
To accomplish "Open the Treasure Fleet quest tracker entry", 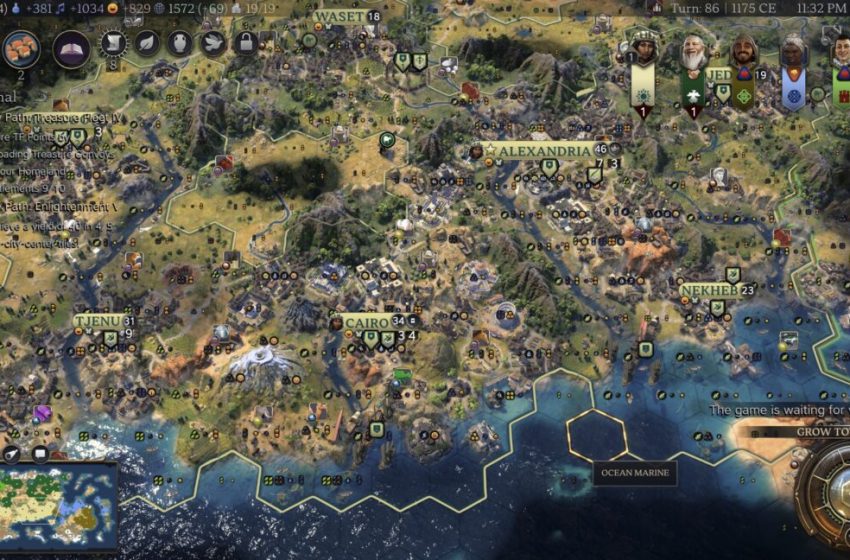I will pyautogui.click(x=60, y=117).
